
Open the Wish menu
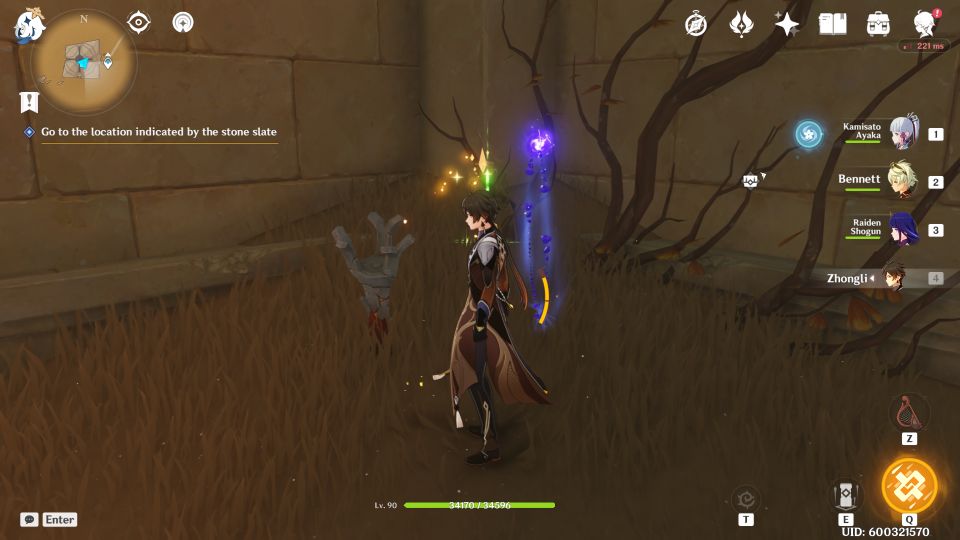pyautogui.click(x=741, y=24)
